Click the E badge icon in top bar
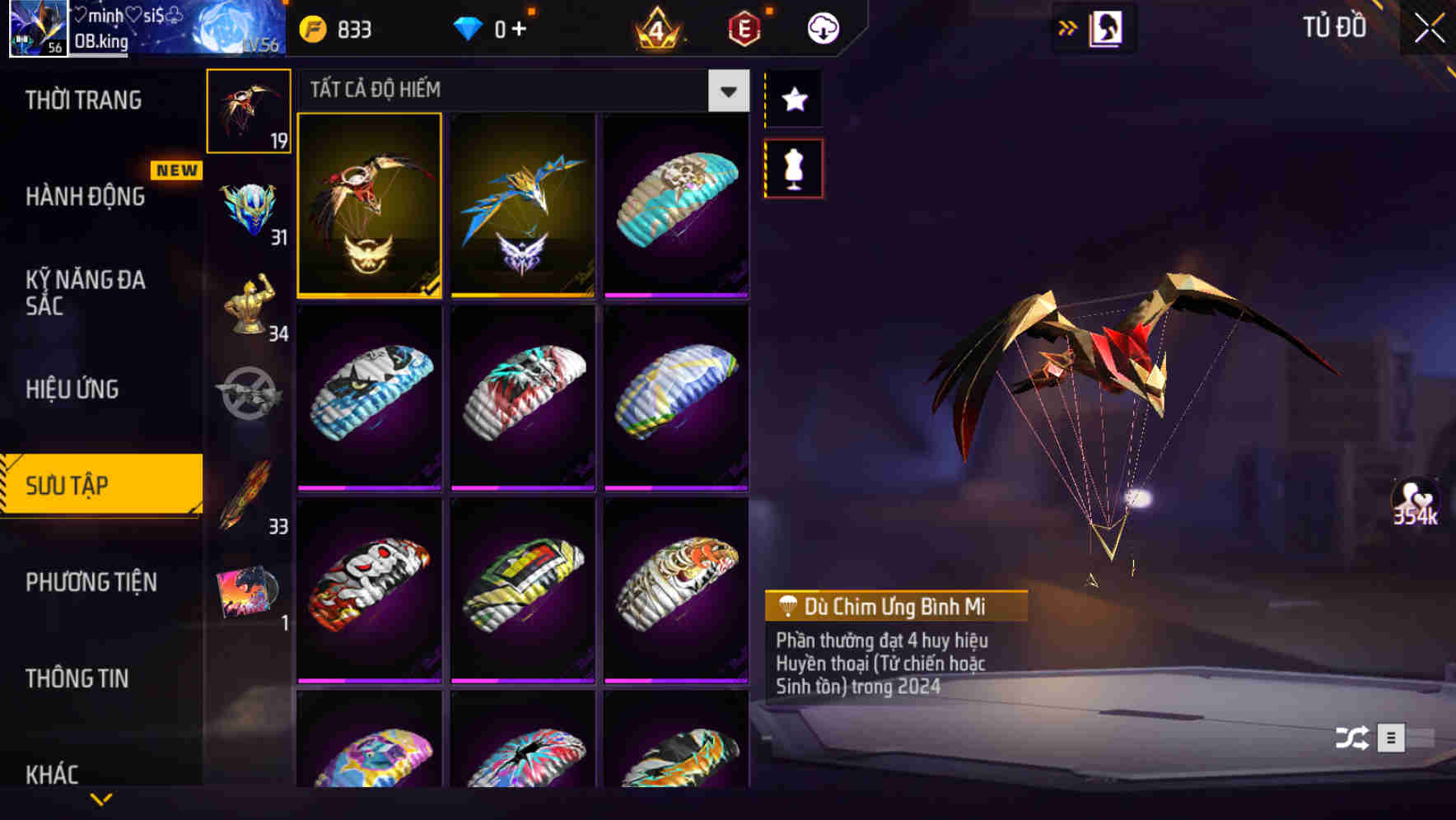This screenshot has height=820, width=1456. click(740, 27)
